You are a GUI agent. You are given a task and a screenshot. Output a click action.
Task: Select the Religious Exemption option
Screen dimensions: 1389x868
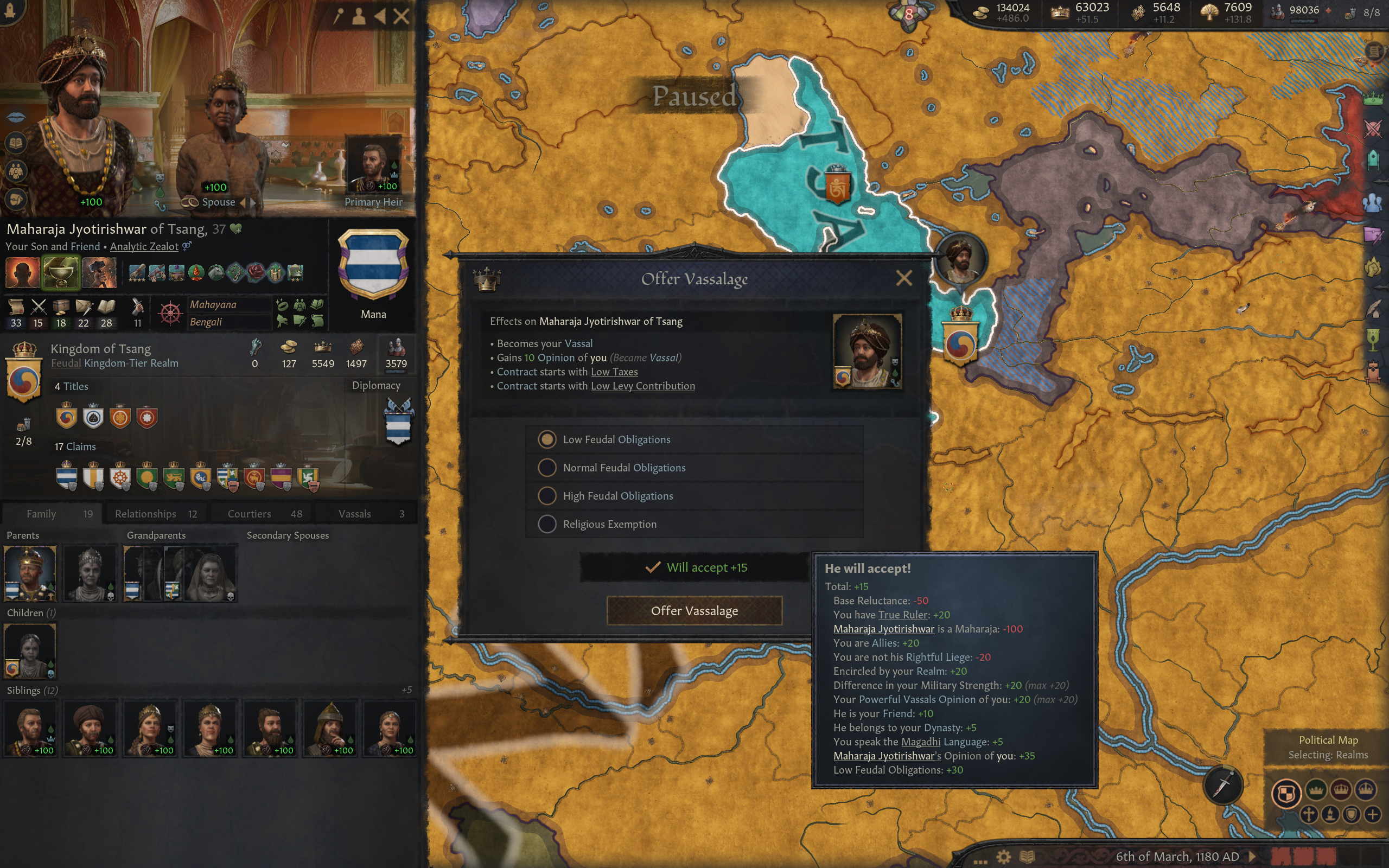click(547, 524)
